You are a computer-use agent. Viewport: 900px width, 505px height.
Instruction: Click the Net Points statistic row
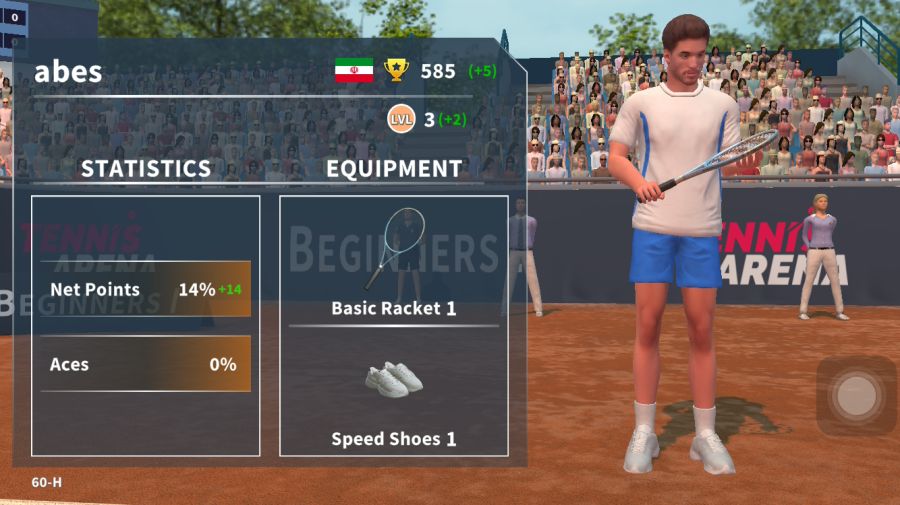tap(146, 290)
